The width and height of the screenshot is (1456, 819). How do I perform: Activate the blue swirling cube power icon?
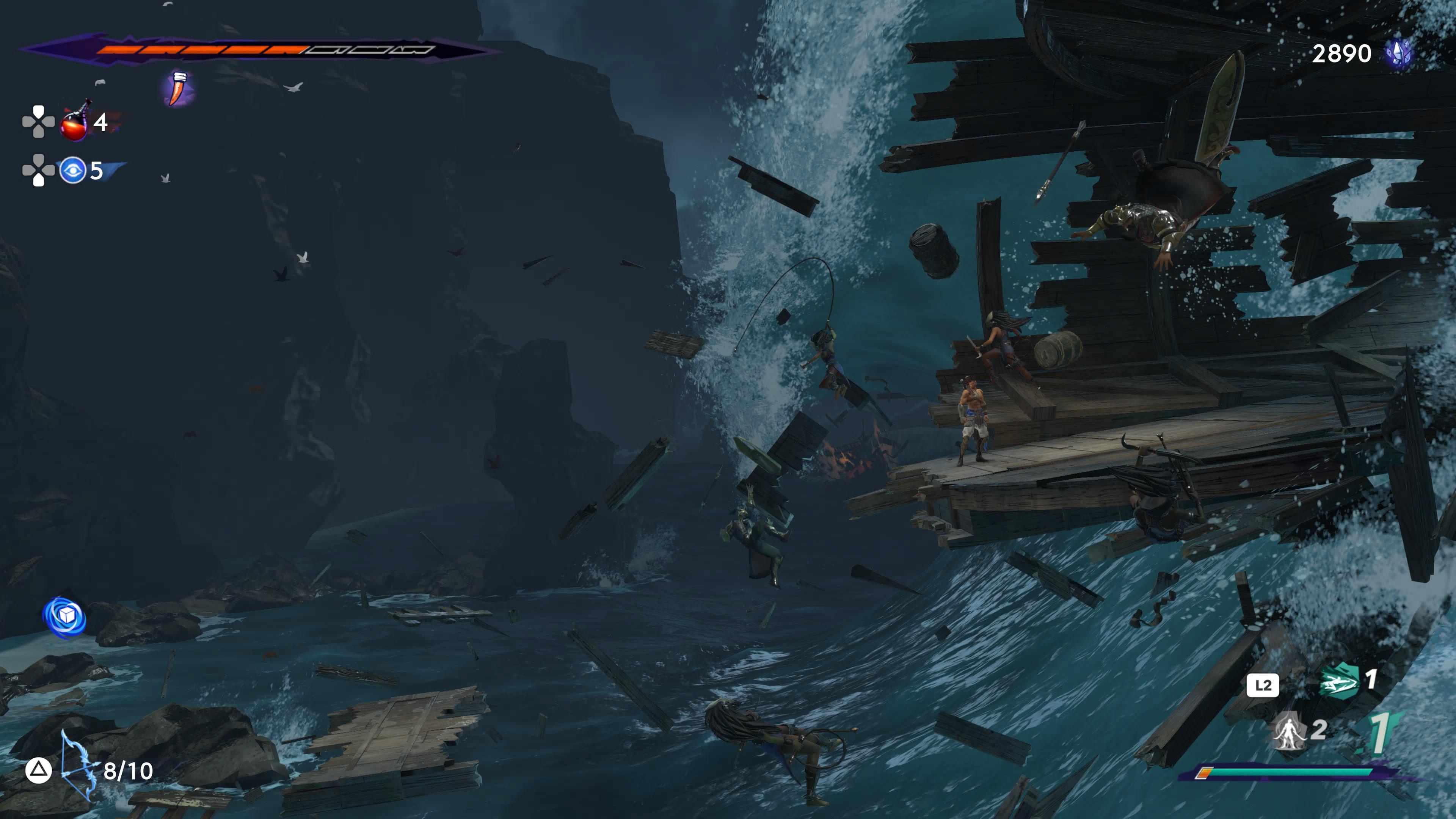[65, 617]
